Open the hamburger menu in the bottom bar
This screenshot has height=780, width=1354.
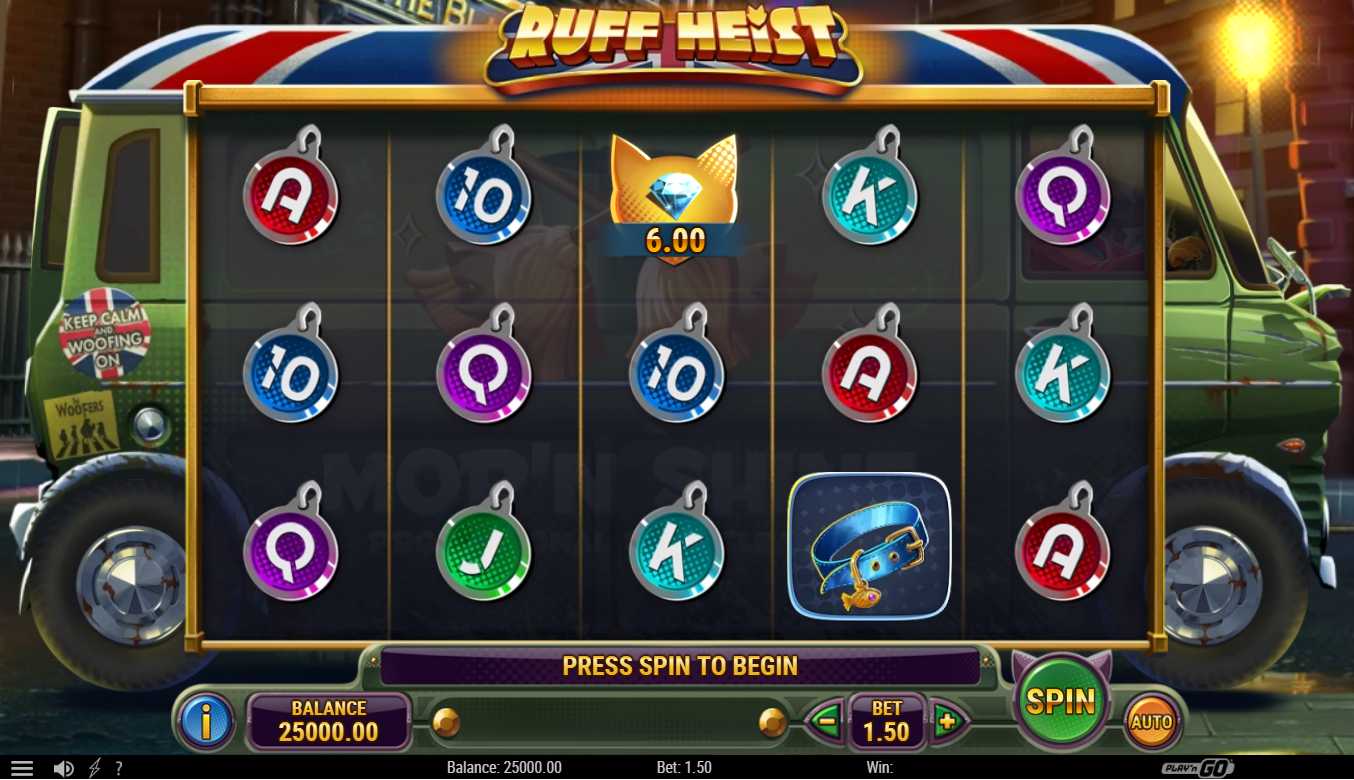tap(22, 768)
